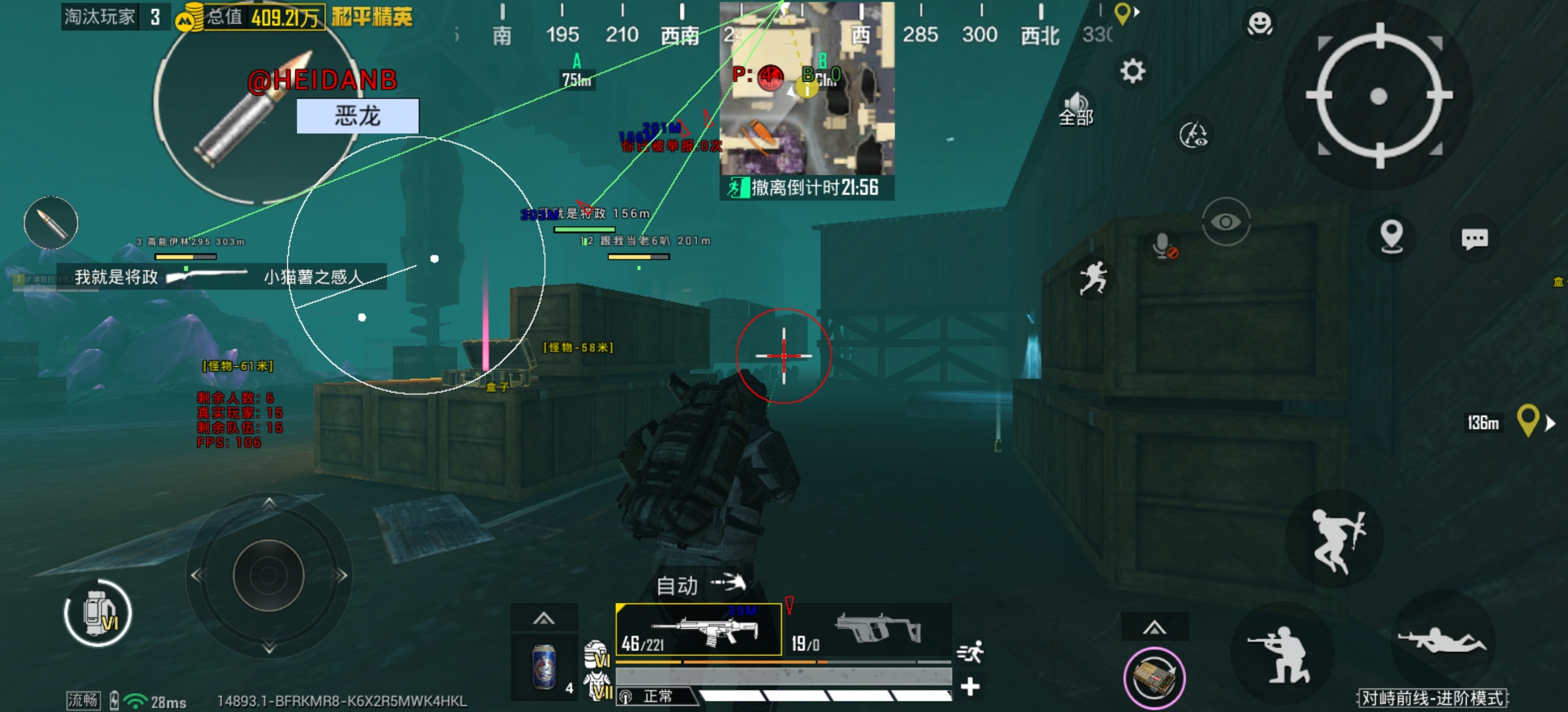The height and width of the screenshot is (712, 1568).
Task: Switch to crouch stance
Action: point(1282,654)
